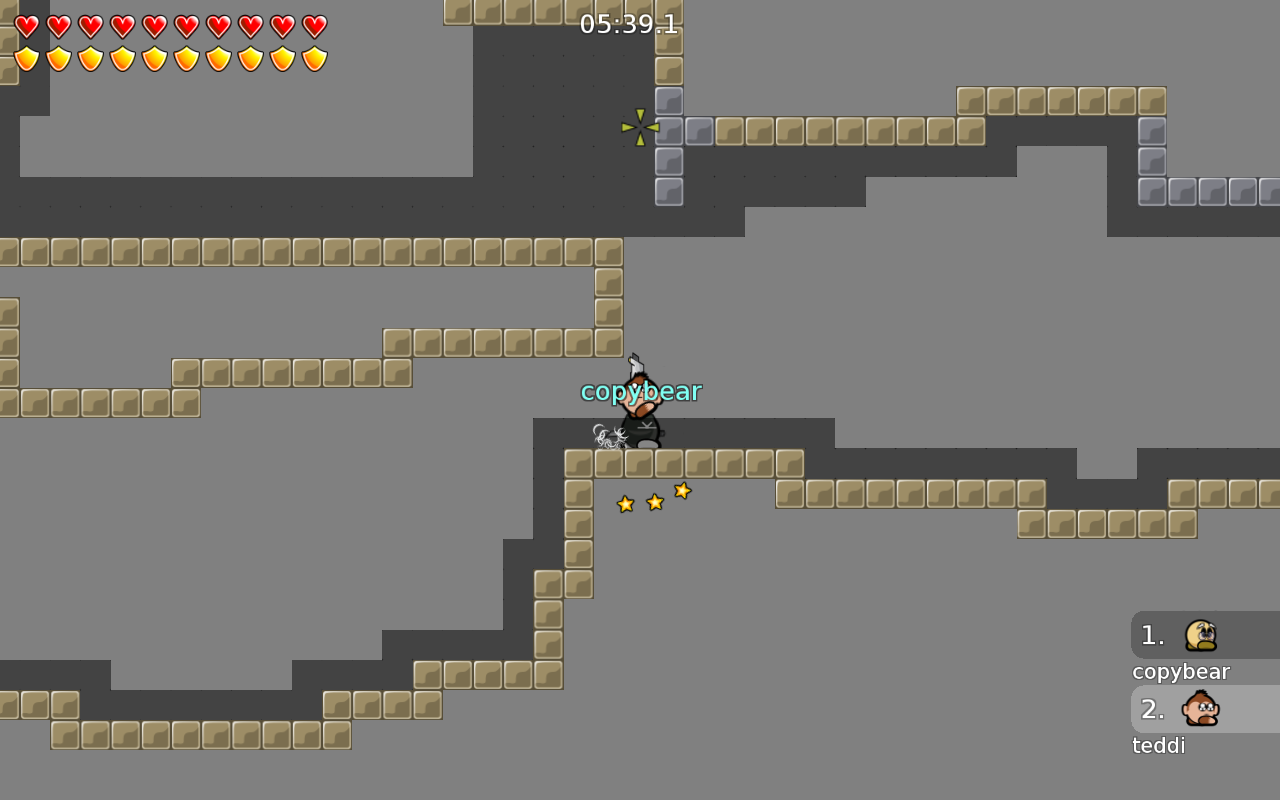
Task: Click the tilted star farthest right of the three
Action: pos(682,490)
